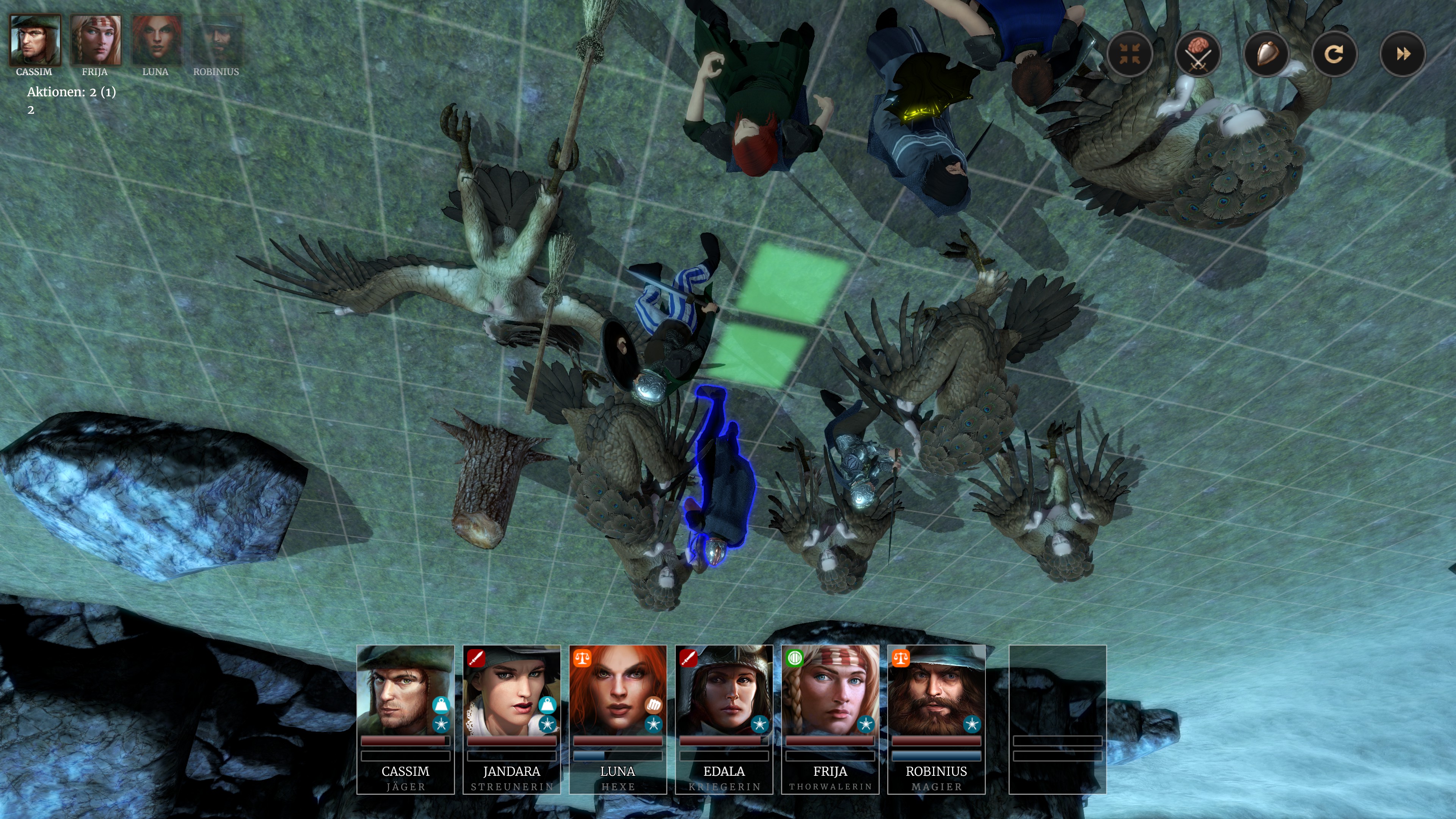
Task: Click the orange scales icon on Luna
Action: (x=582, y=658)
